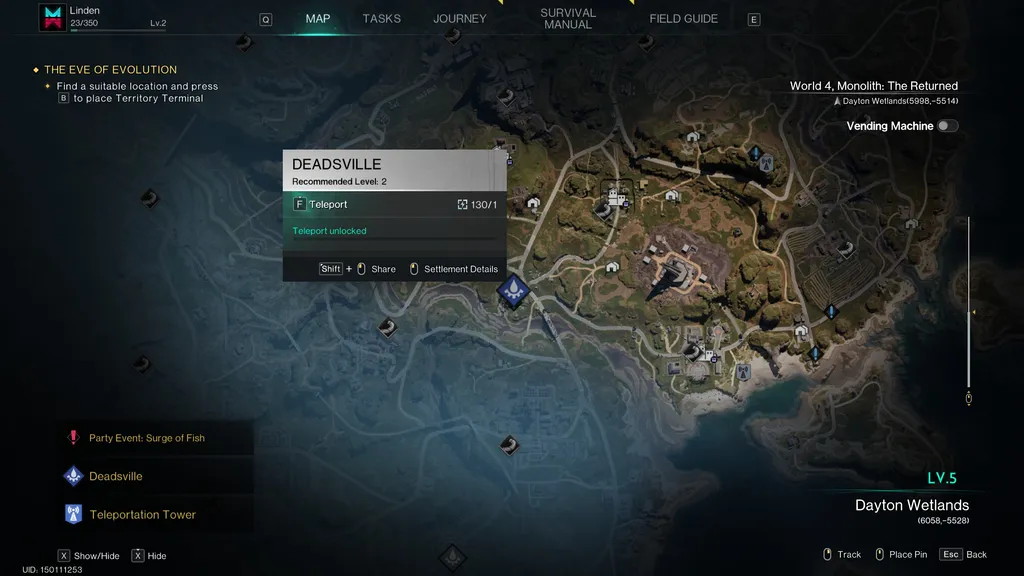Switch to the FIELD GUIDE tab
Screen dimensions: 1024x576
(683, 19)
